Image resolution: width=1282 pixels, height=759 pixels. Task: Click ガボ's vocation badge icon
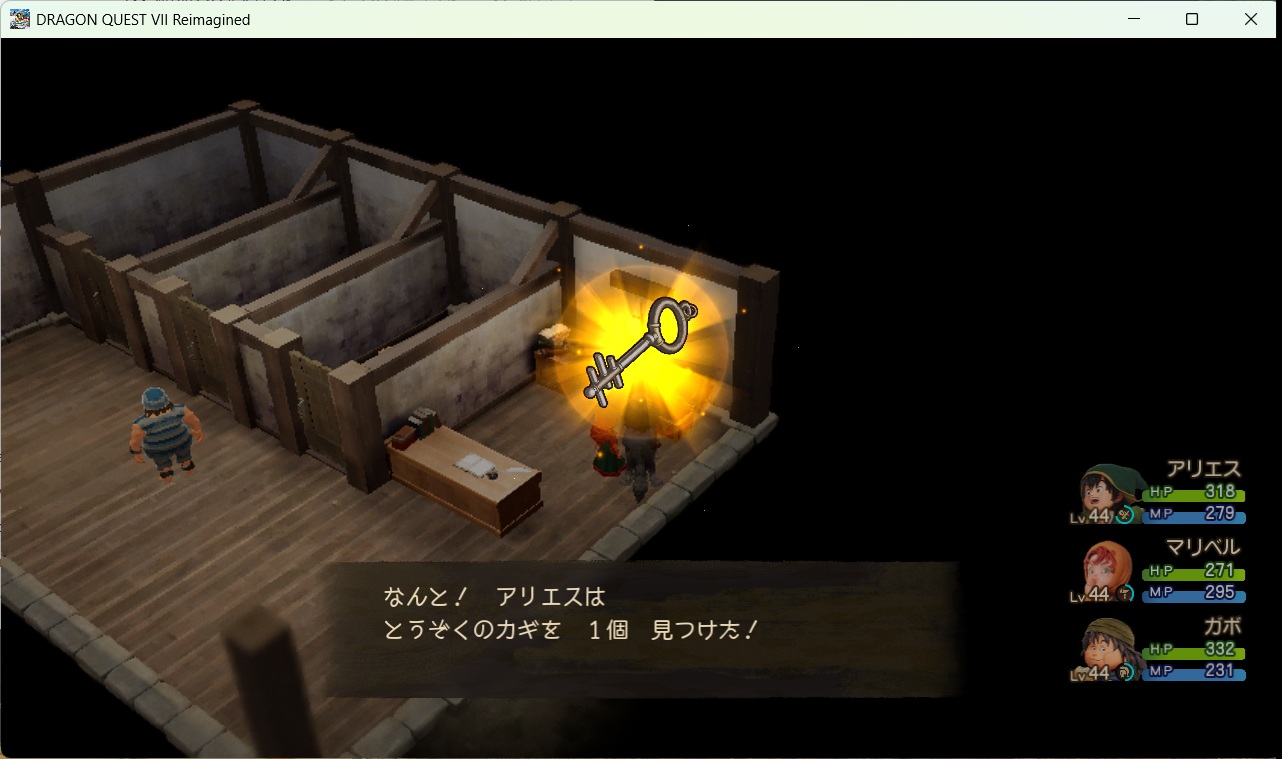pyautogui.click(x=1126, y=673)
